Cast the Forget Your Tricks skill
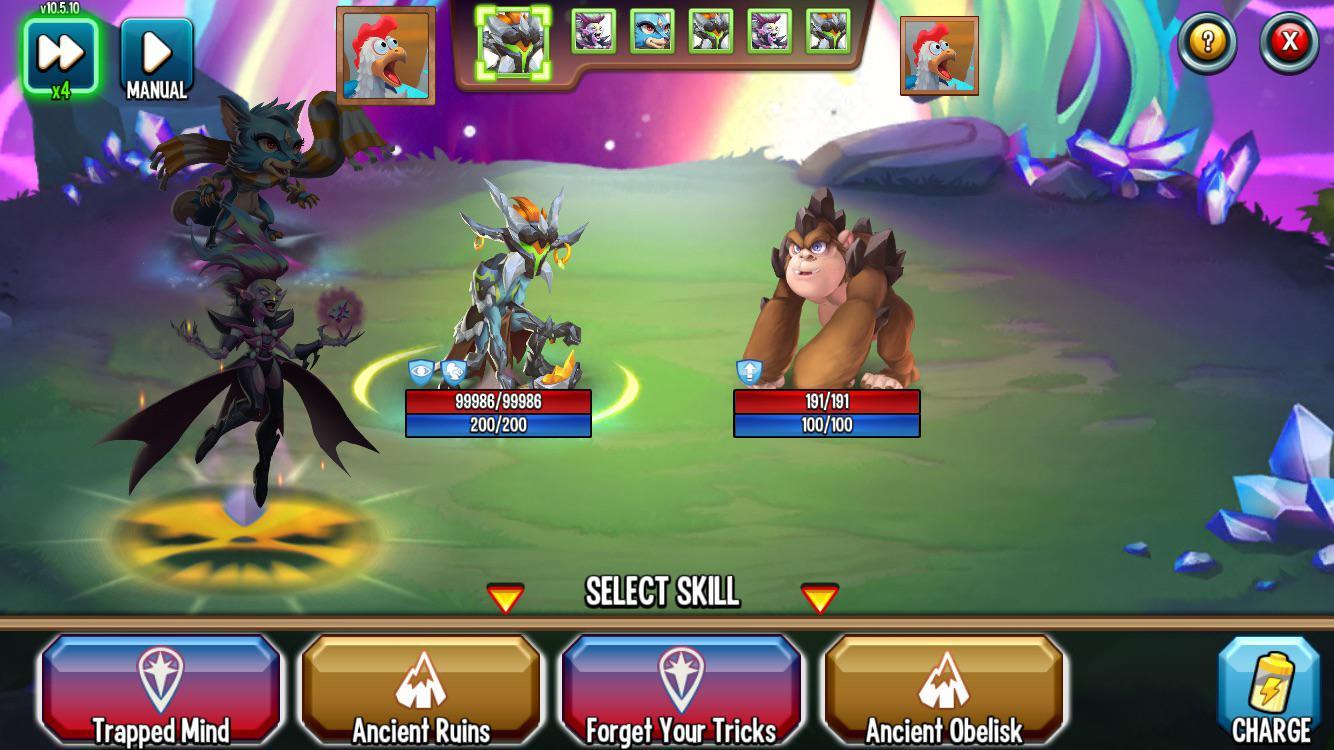 680,688
